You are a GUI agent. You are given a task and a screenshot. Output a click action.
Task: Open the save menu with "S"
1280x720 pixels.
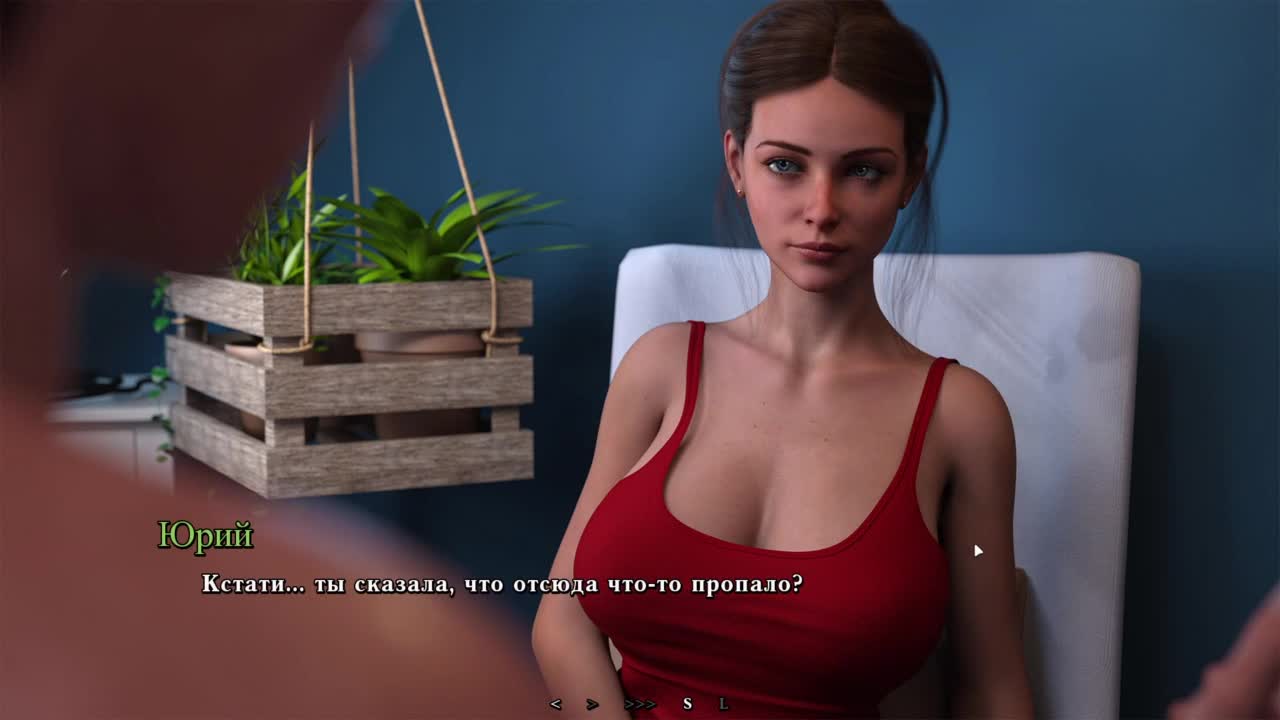(687, 704)
